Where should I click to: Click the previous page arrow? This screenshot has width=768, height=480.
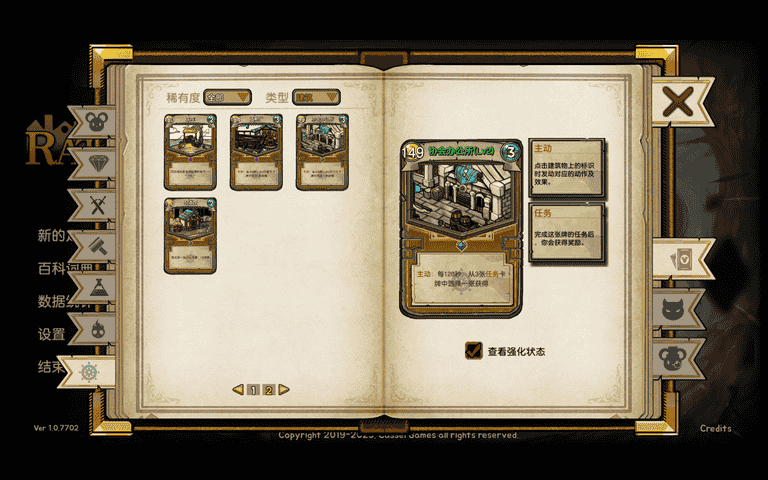(x=238, y=390)
